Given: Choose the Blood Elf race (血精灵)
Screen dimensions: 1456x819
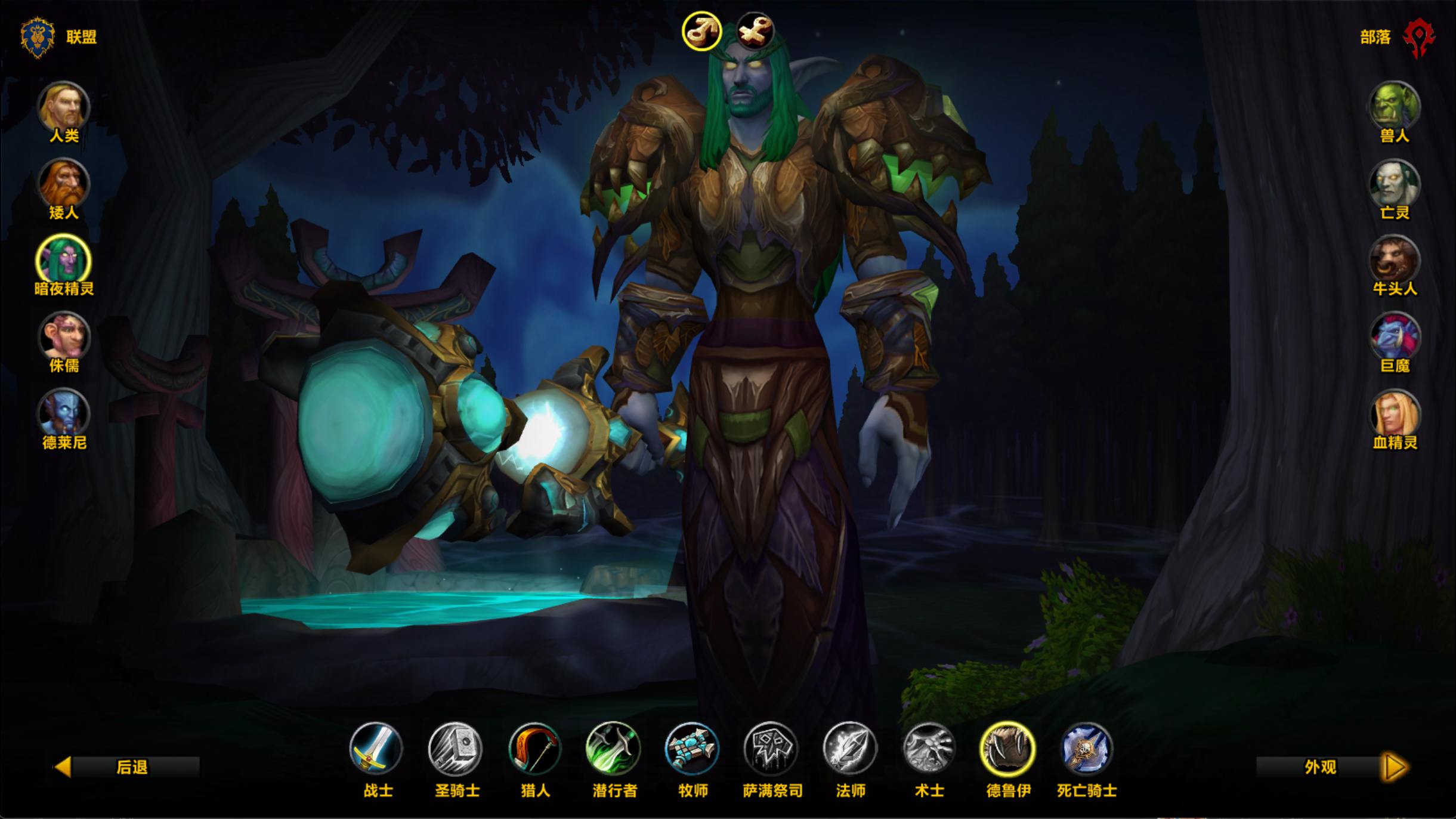Looking at the screenshot, I should pyautogui.click(x=1394, y=414).
